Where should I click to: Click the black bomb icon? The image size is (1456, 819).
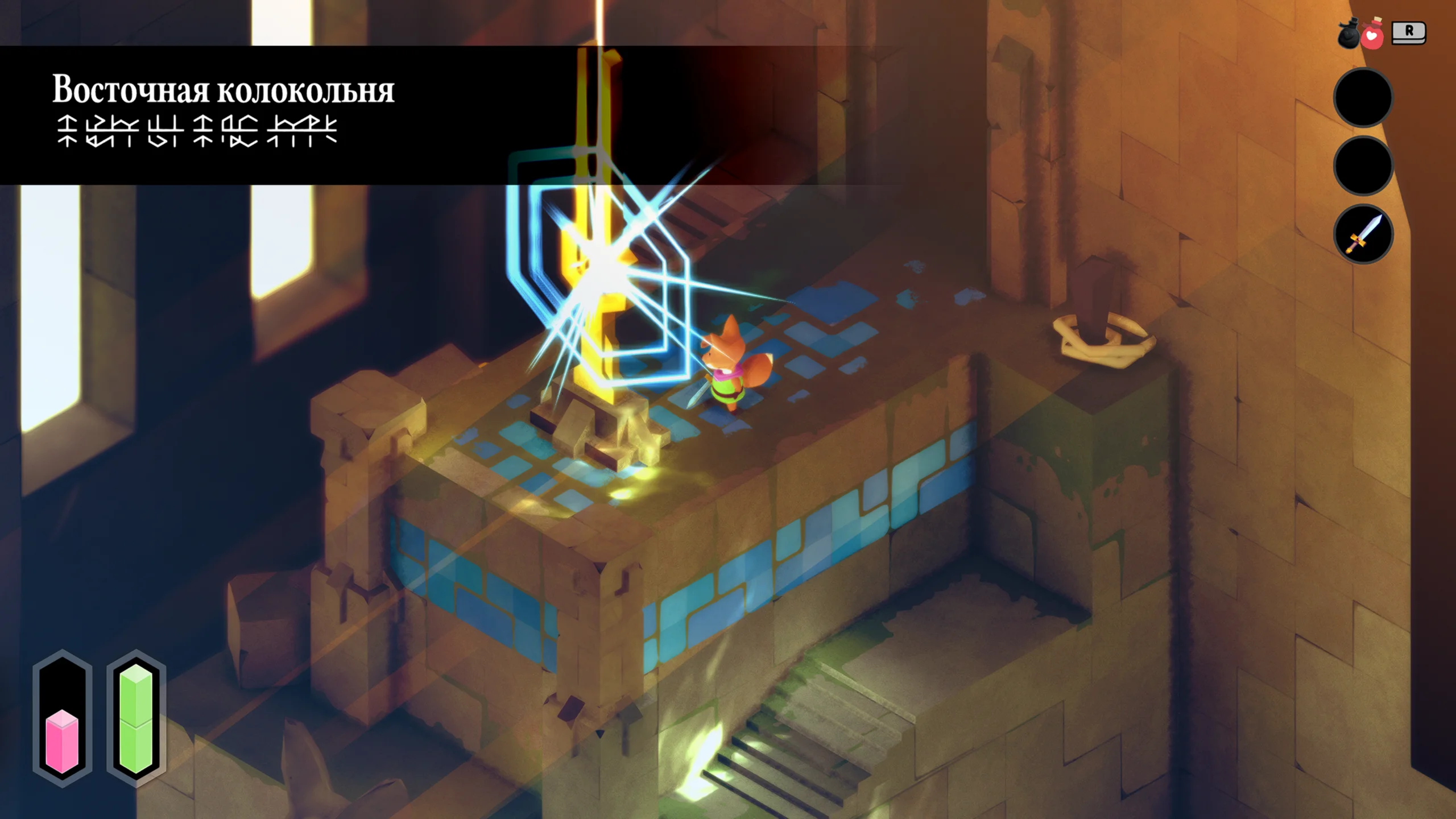(1349, 36)
